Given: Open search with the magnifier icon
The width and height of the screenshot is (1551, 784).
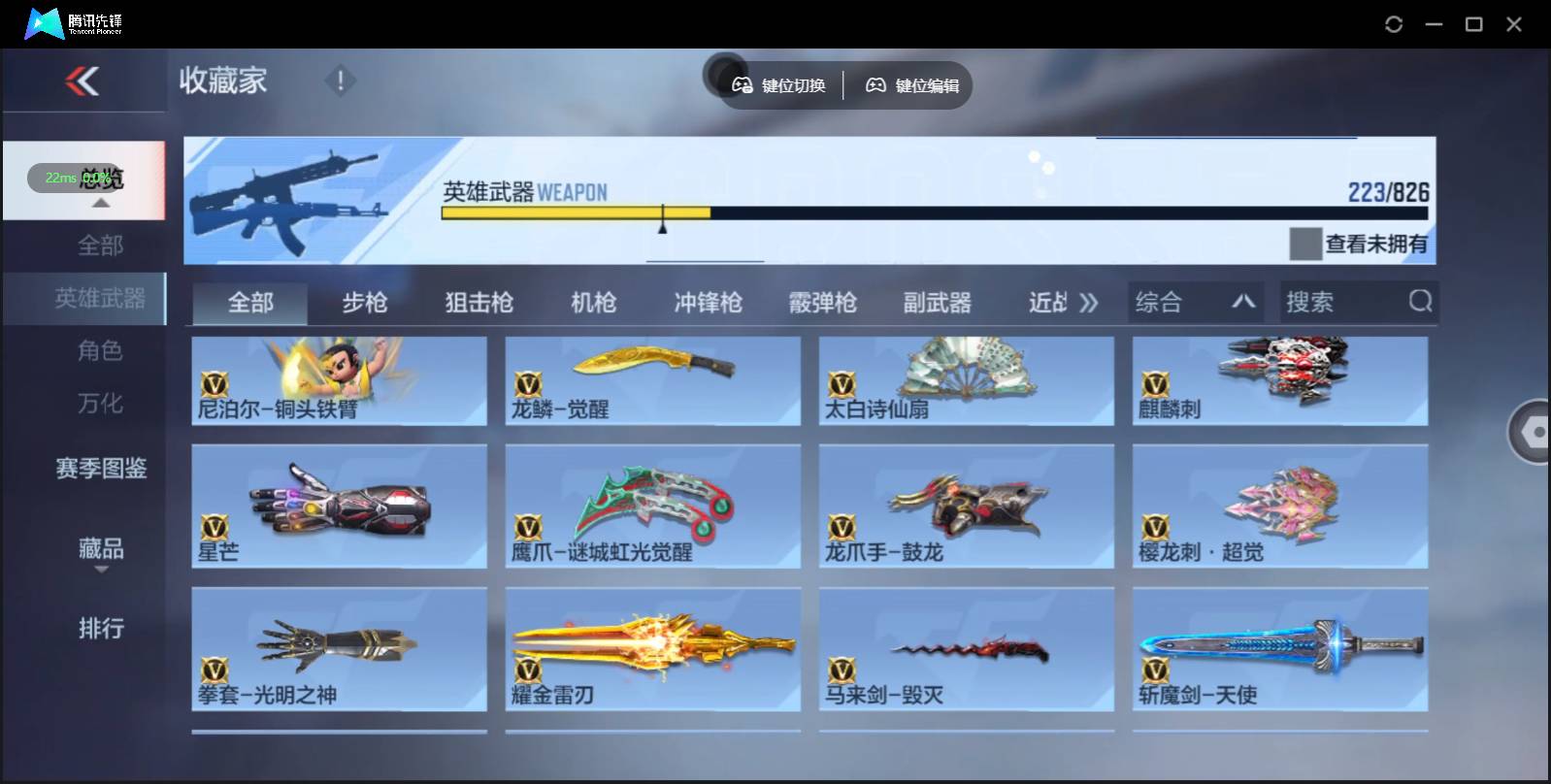Looking at the screenshot, I should pyautogui.click(x=1421, y=302).
